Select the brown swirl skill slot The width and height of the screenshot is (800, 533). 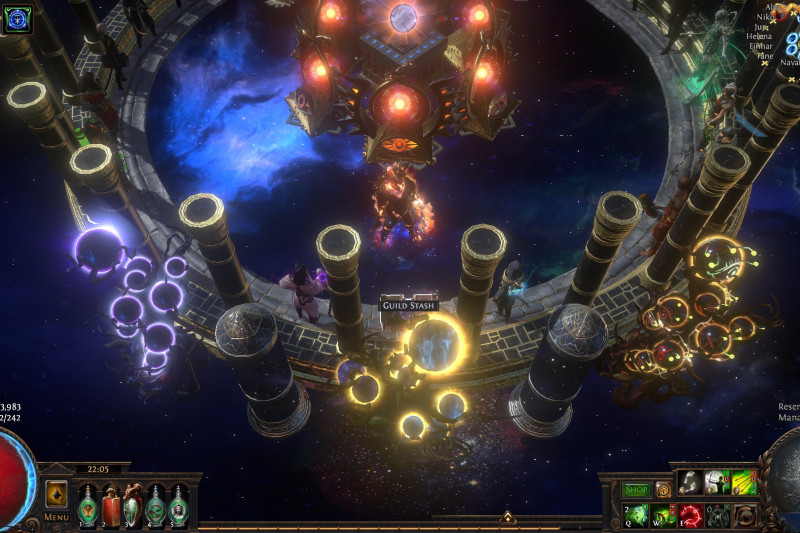pos(744,515)
